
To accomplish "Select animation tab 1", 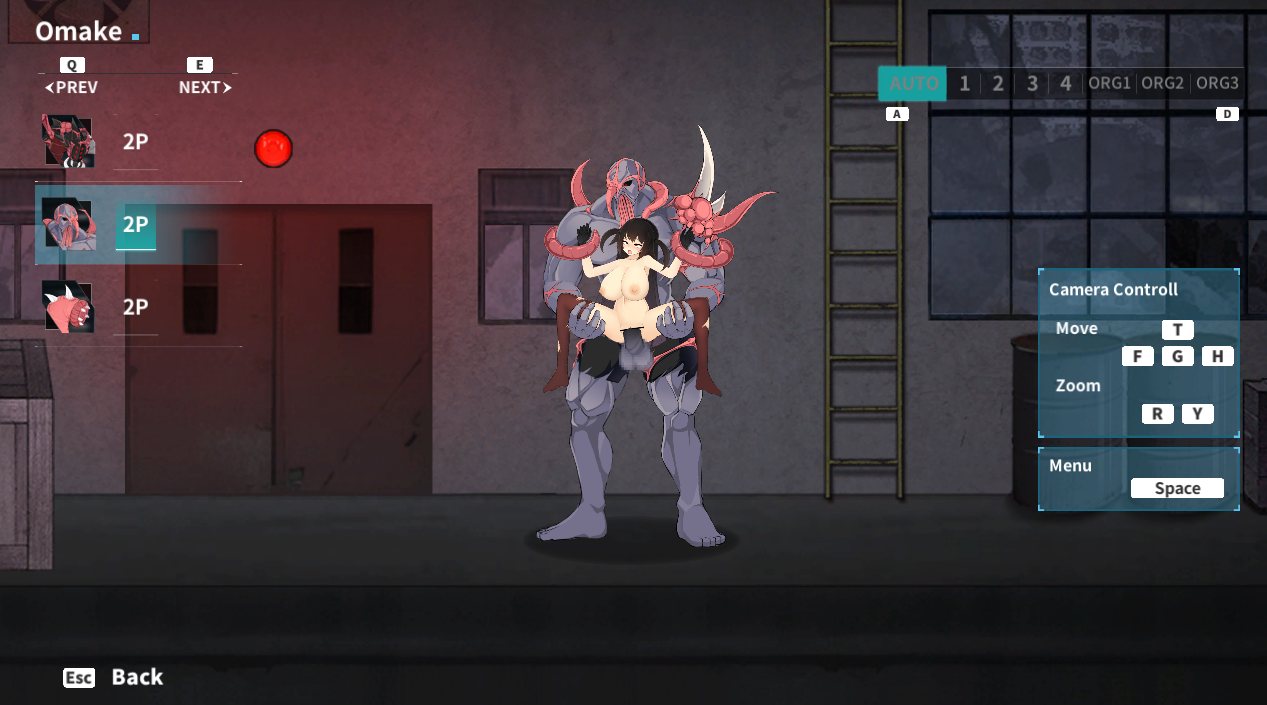I will pyautogui.click(x=964, y=83).
